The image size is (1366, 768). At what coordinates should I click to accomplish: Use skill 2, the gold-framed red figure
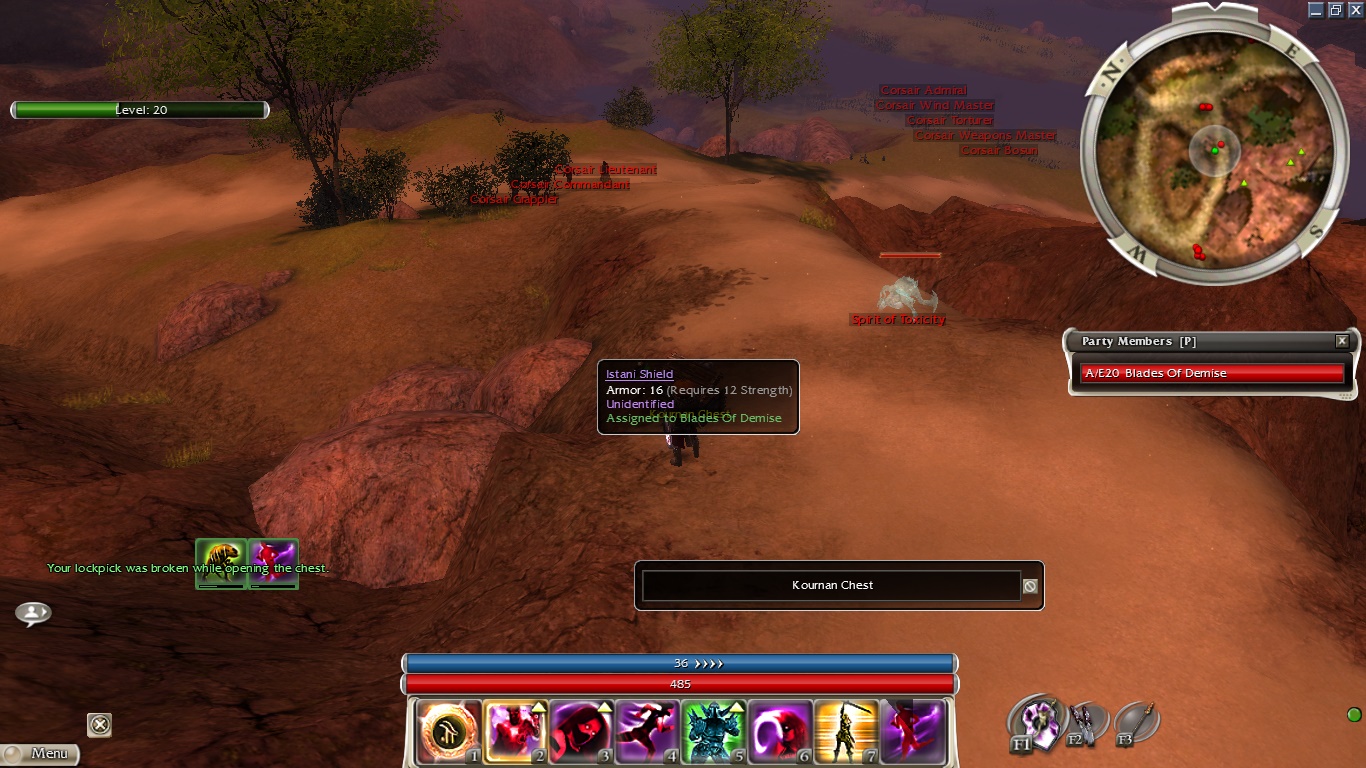click(x=515, y=732)
